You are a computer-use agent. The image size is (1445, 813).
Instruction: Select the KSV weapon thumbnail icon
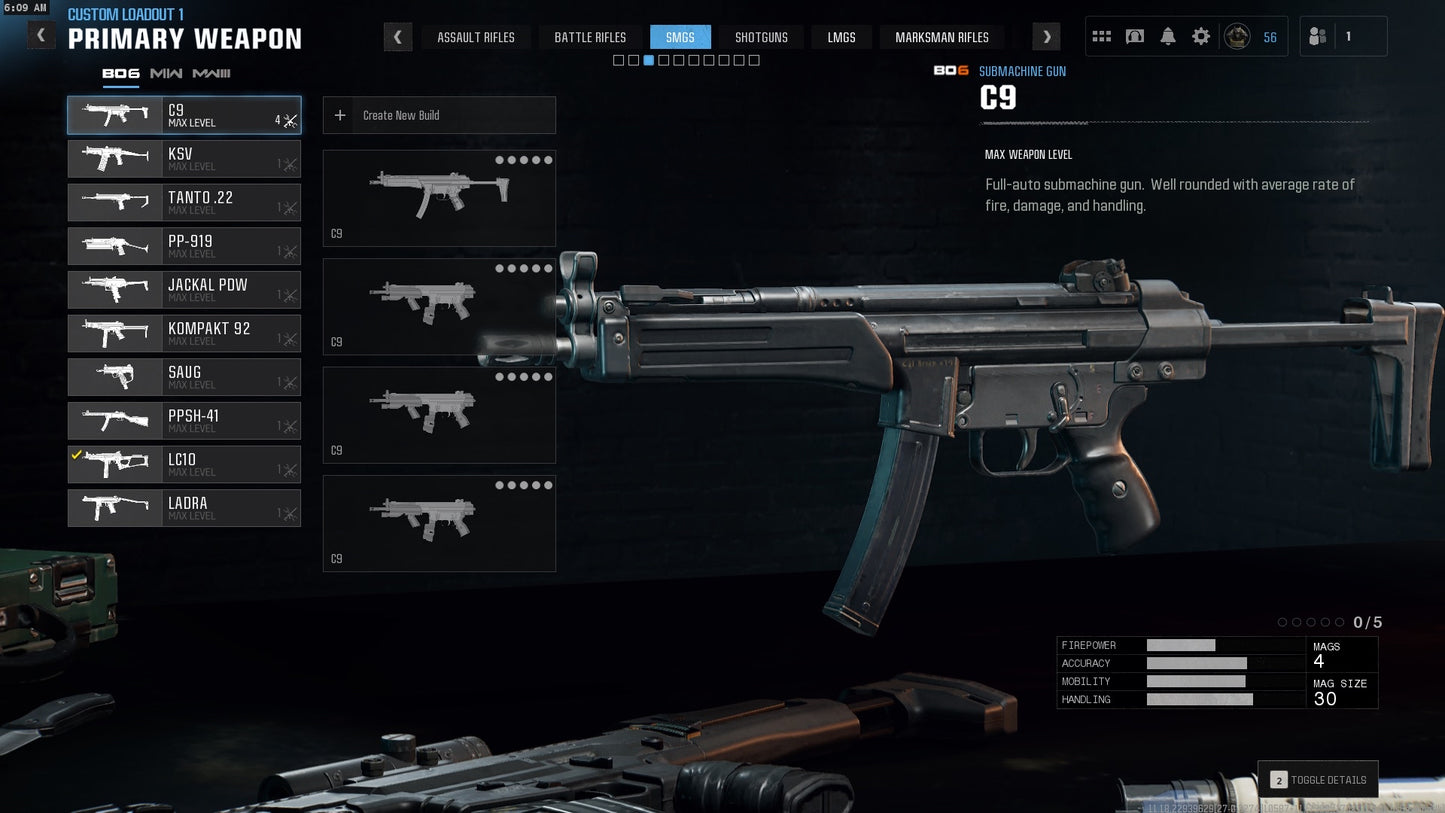[x=112, y=158]
